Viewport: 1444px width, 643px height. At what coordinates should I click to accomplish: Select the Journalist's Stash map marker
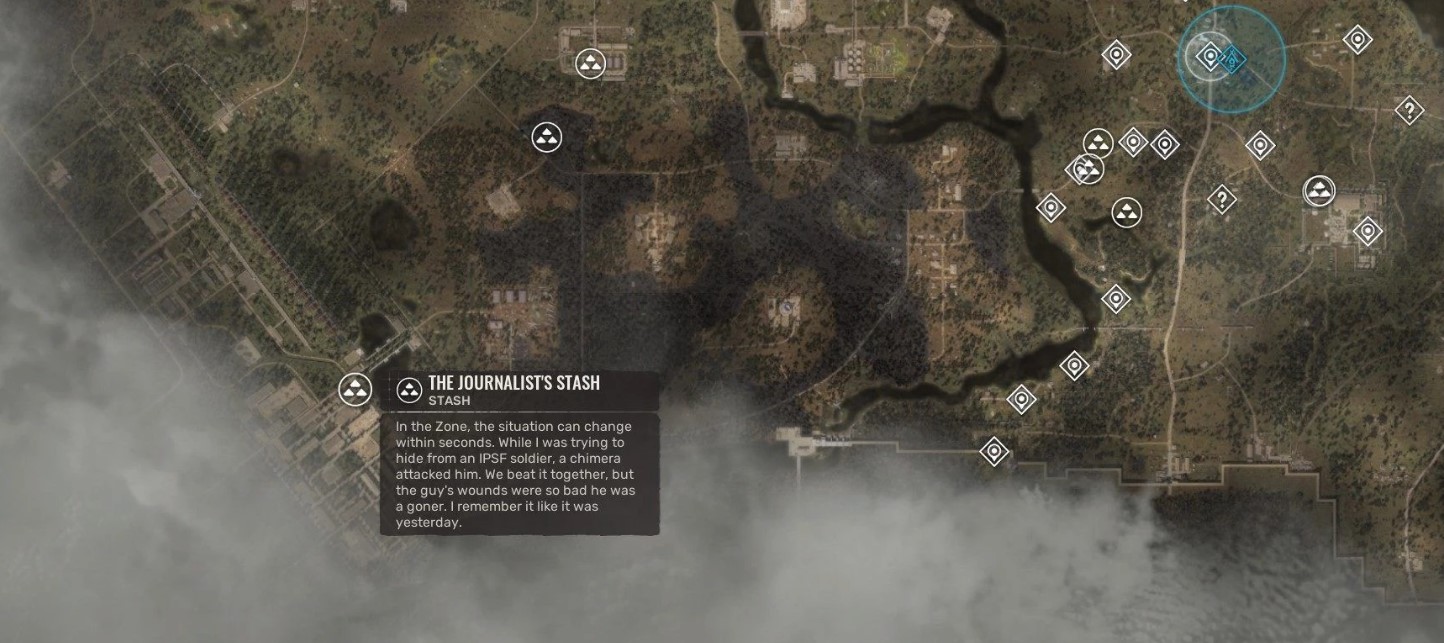click(x=355, y=391)
